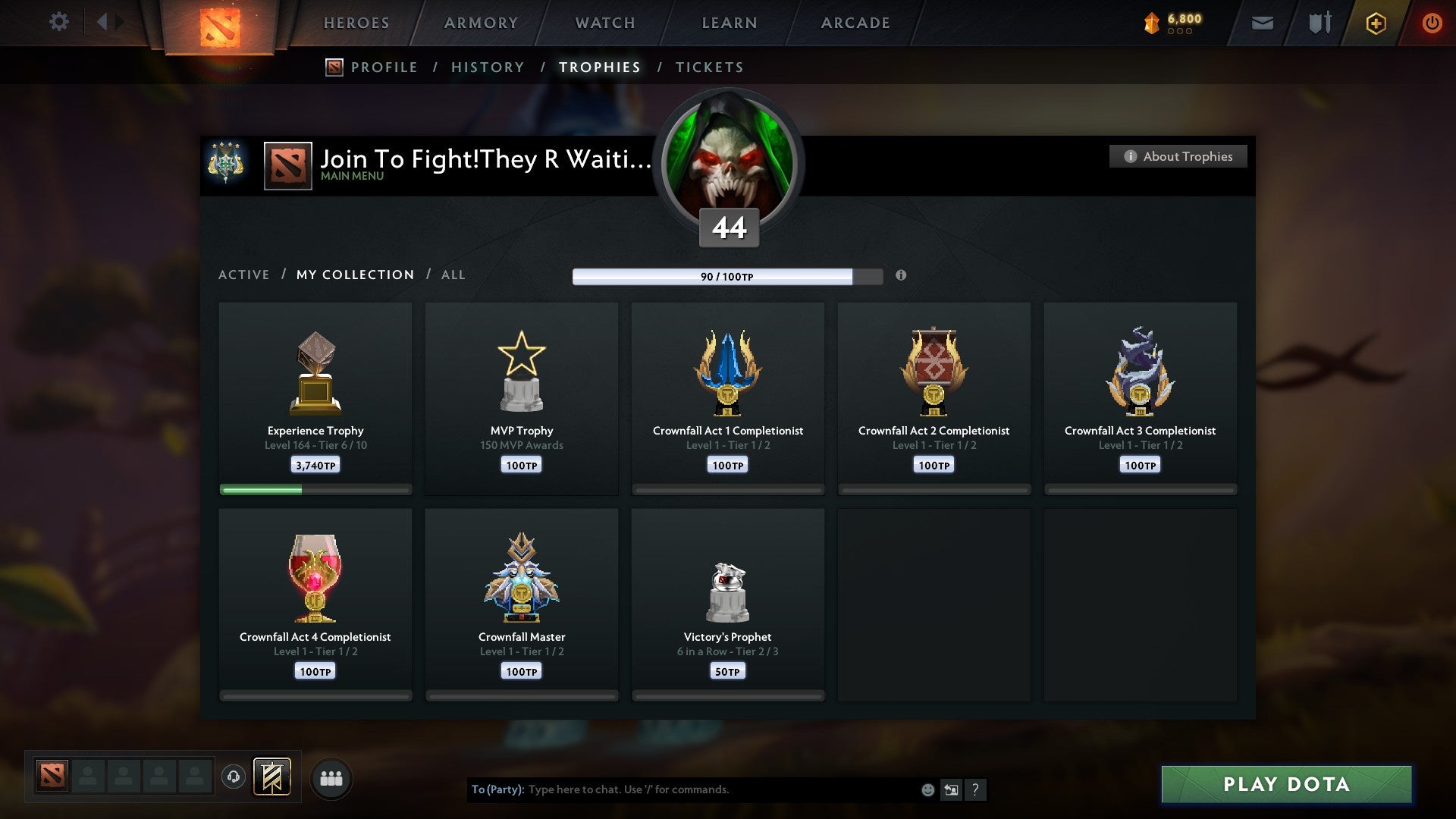Switch to the ACTIVE trophies filter
The height and width of the screenshot is (819, 1456).
coord(244,275)
